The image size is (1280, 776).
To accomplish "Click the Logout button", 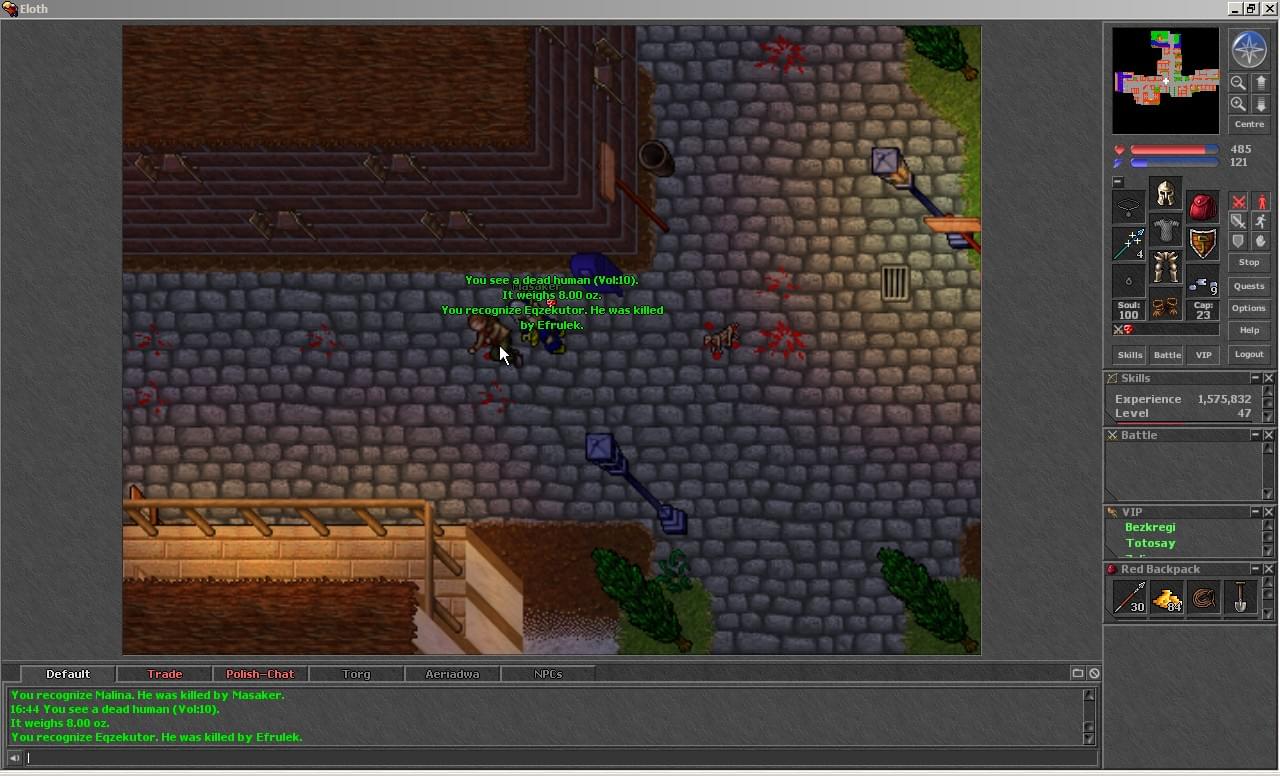I will [1249, 354].
